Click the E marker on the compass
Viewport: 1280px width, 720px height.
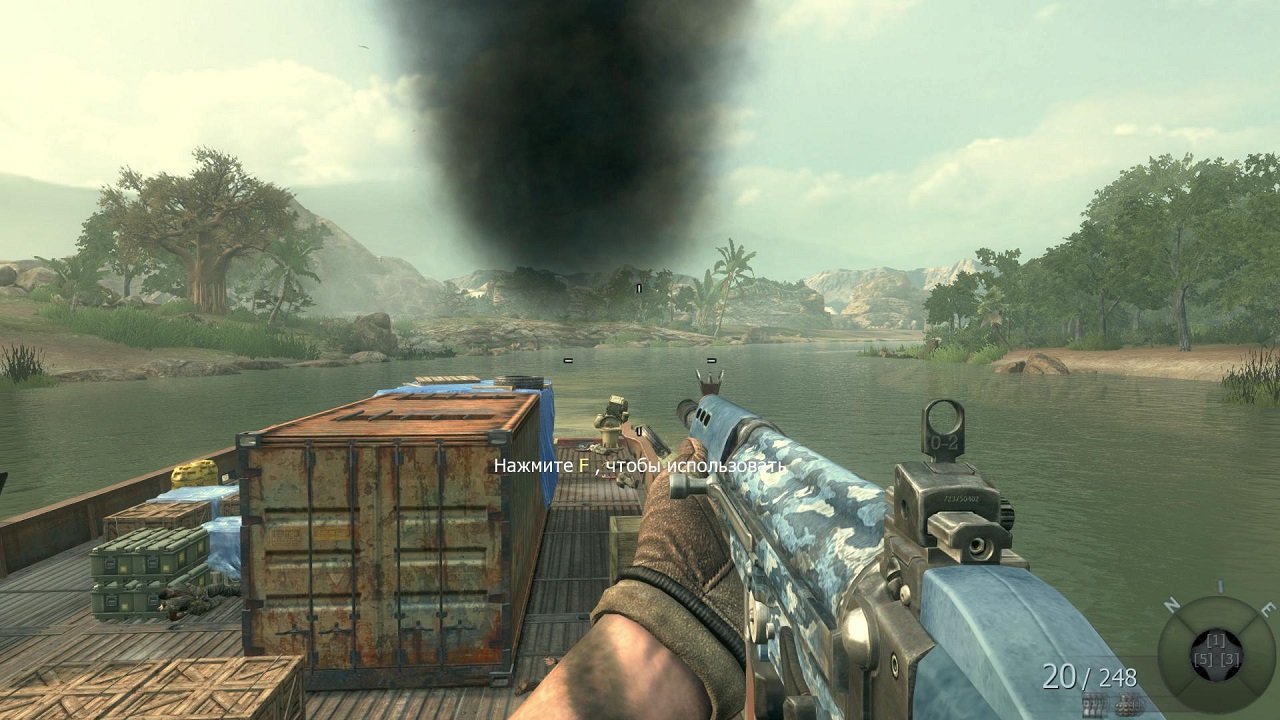point(1265,607)
